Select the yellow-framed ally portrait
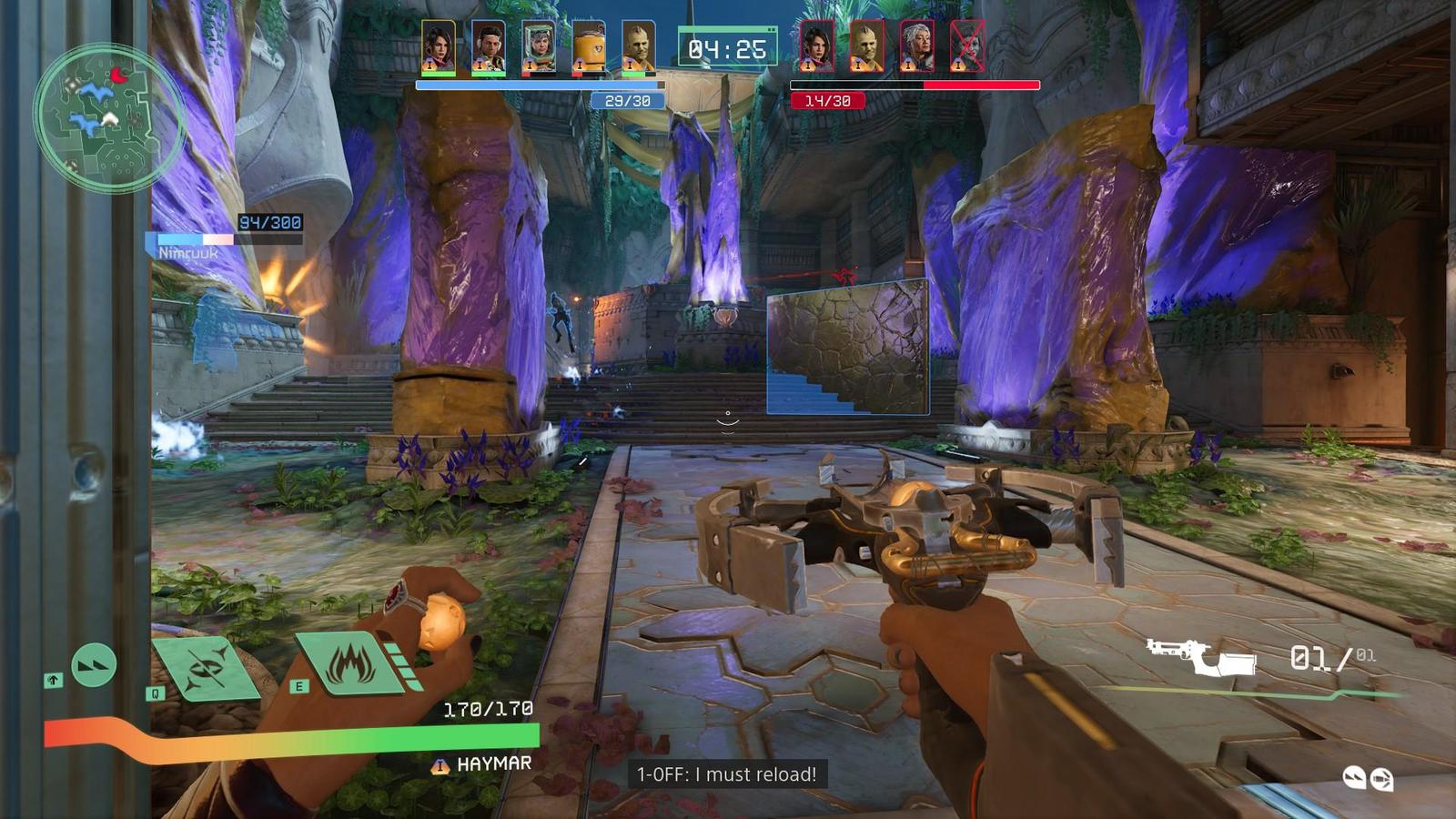Screen dimensions: 1456x819 438,47
